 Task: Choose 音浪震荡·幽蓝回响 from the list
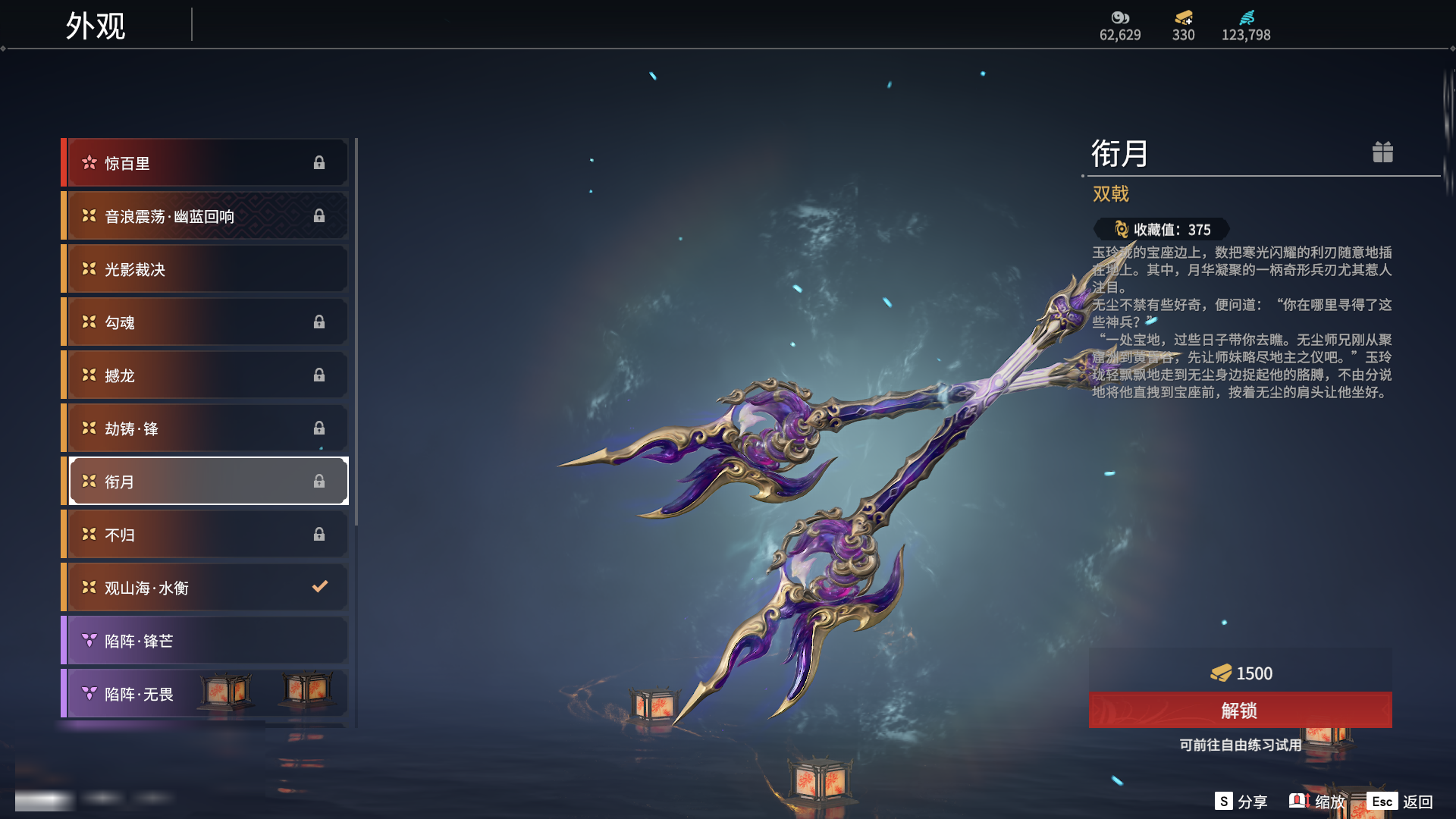tap(206, 216)
